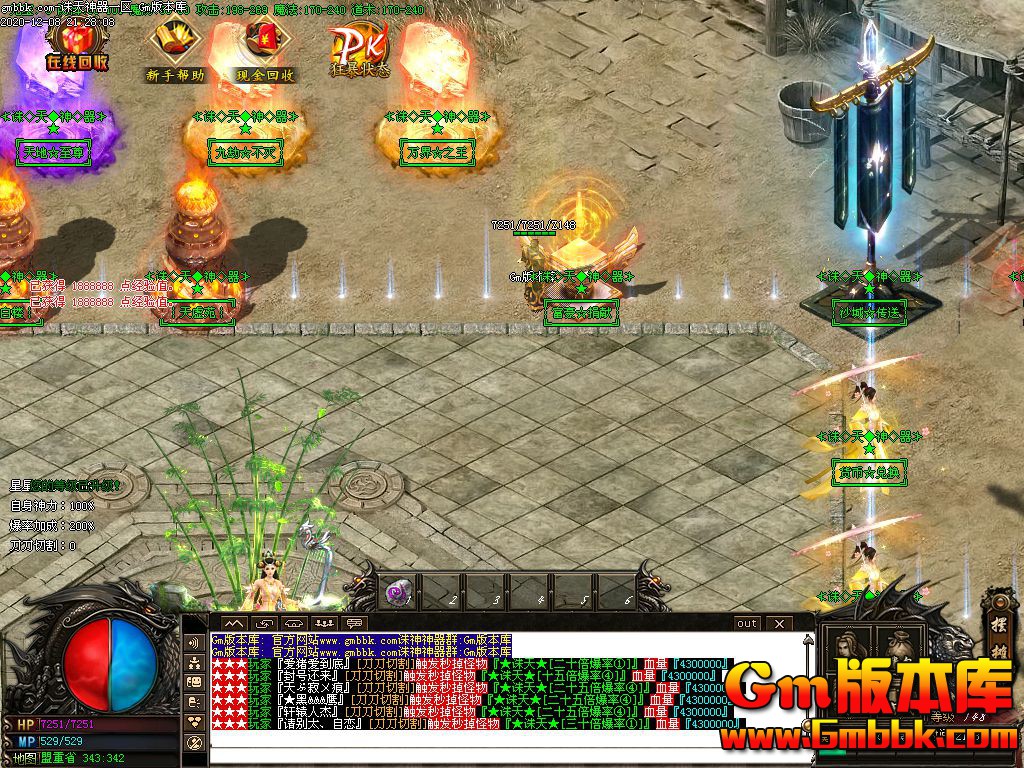Open the 在线回收 gift box icon
The height and width of the screenshot is (768, 1024).
point(76,45)
